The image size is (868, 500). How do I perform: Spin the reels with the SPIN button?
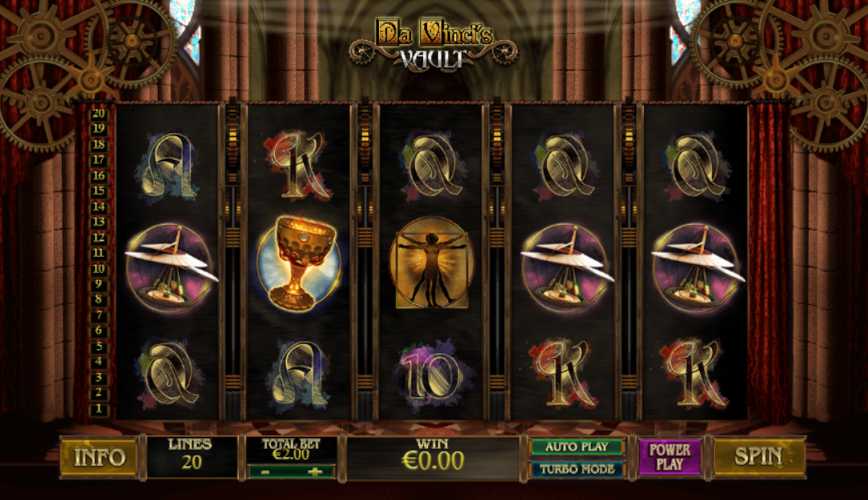pos(759,456)
